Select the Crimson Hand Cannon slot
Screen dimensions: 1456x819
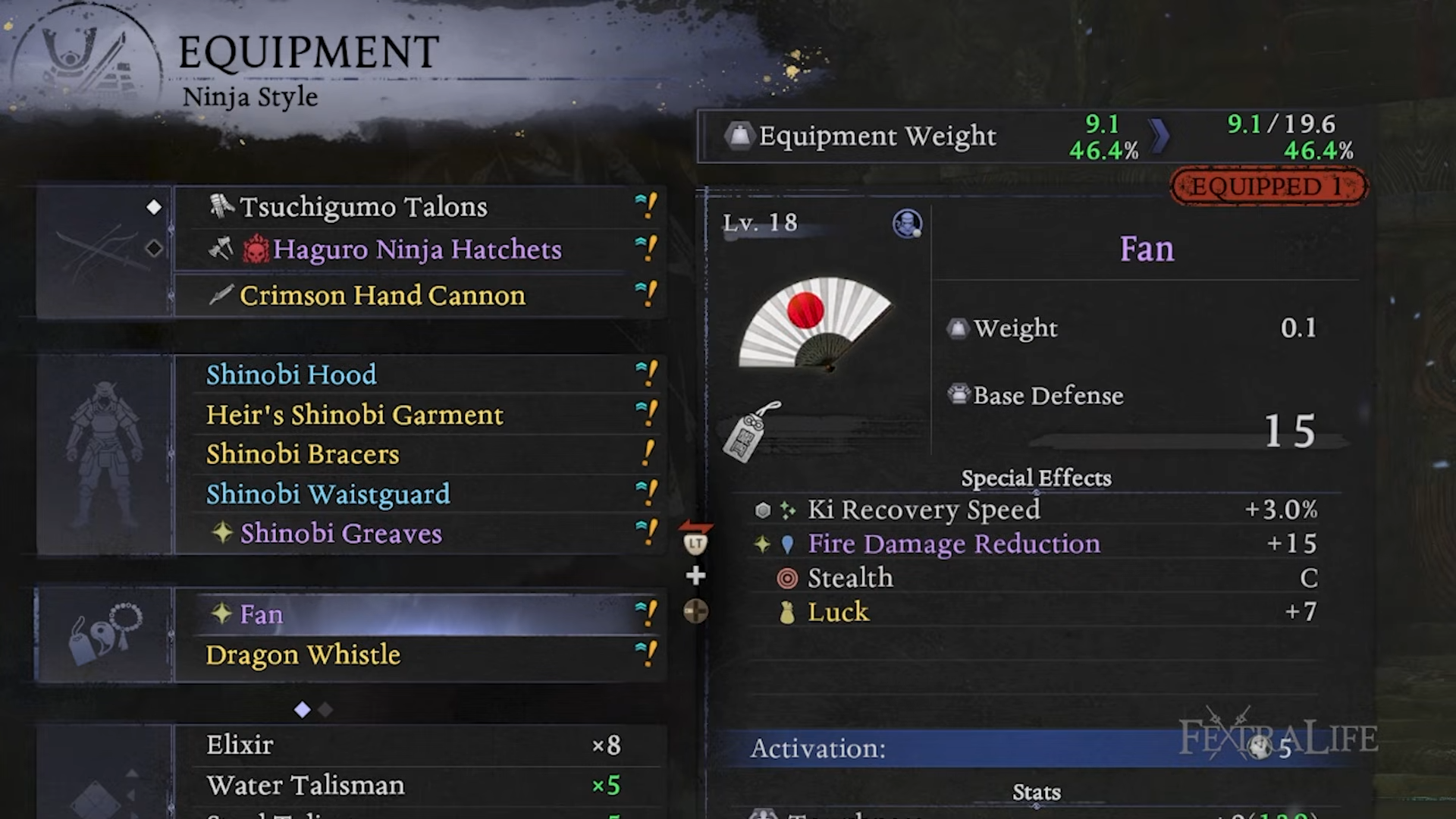coord(417,295)
